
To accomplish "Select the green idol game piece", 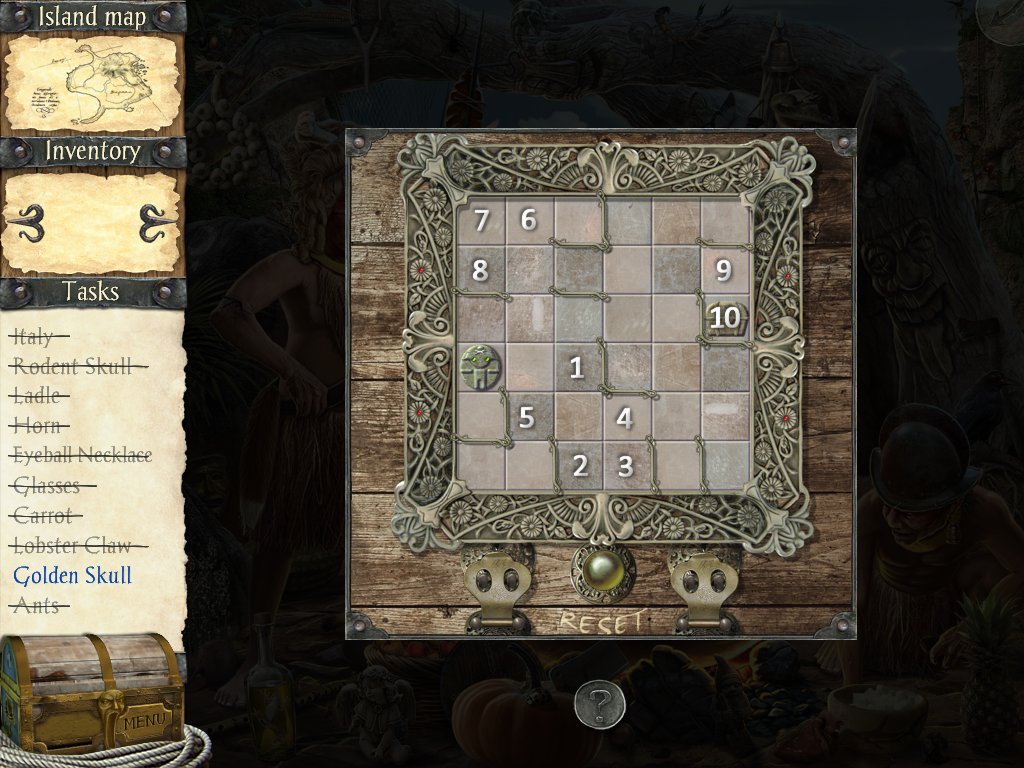I will point(481,367).
